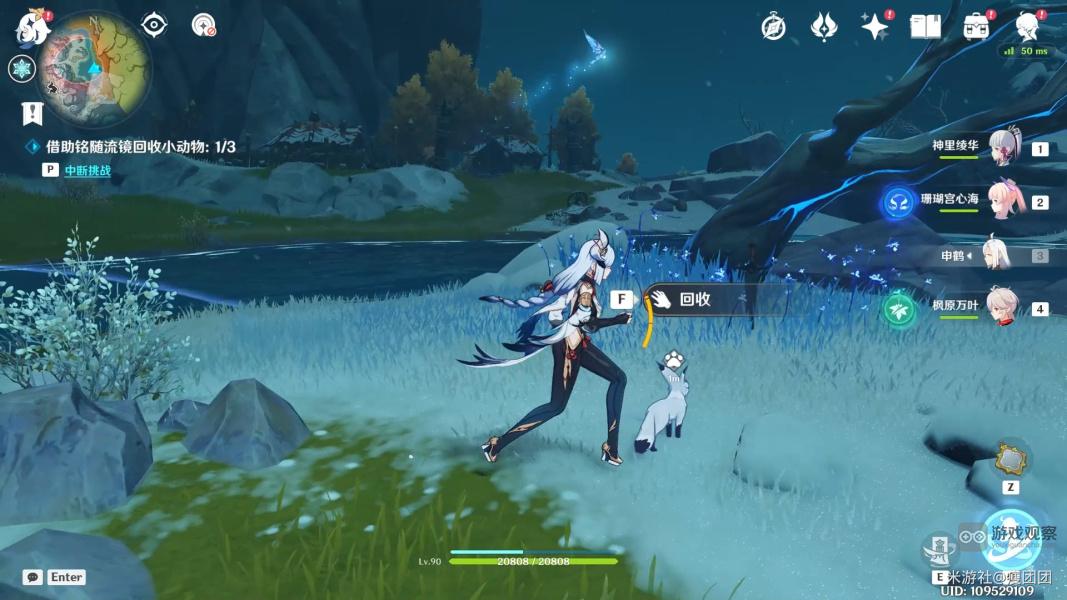Click the radar icon with red prohibition mark
The height and width of the screenshot is (600, 1067).
coord(203,25)
